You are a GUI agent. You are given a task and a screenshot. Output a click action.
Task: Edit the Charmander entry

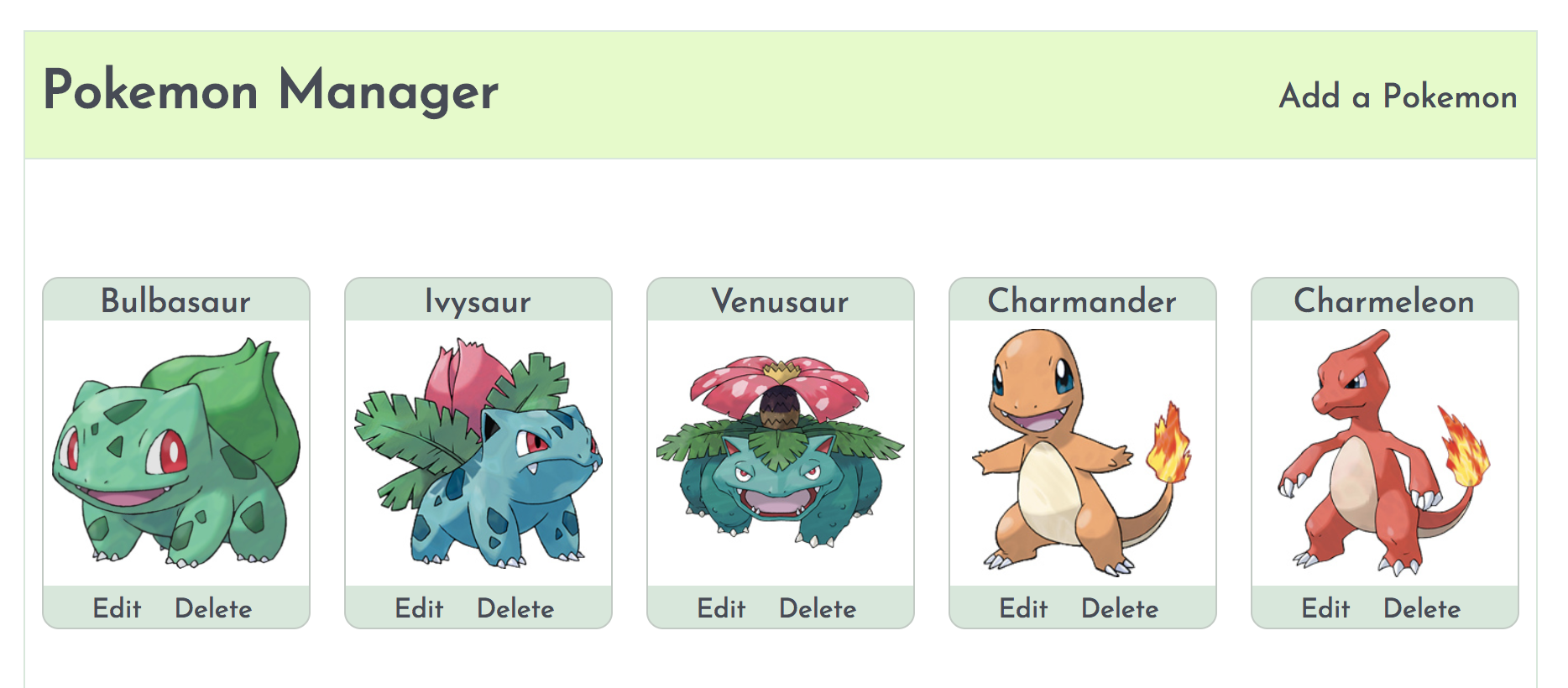point(1025,609)
